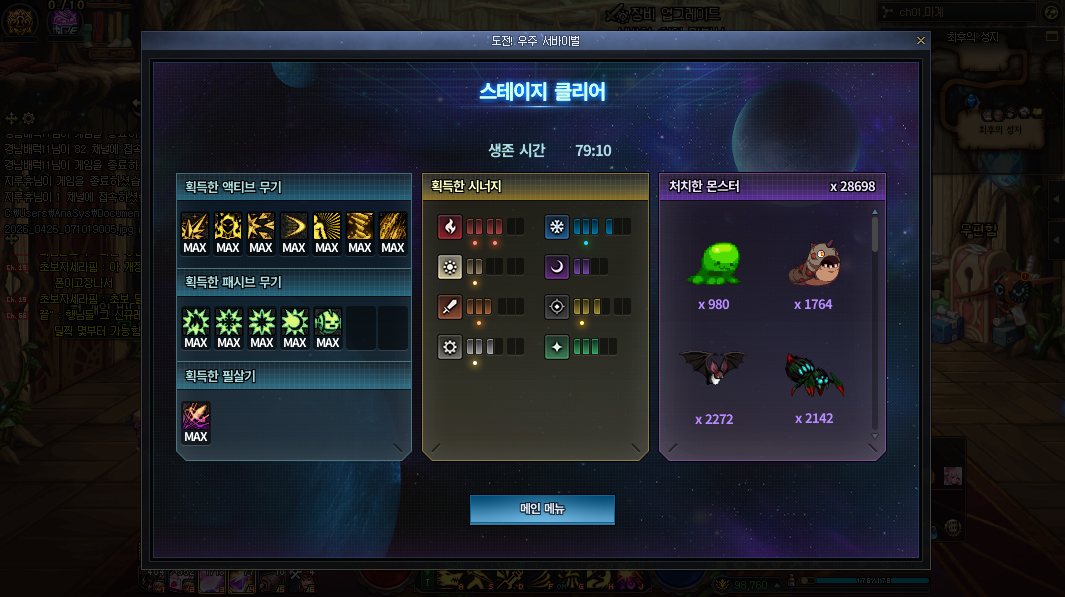Click the gear synergy icon
Viewport: 1065px width, 597px height.
(x=450, y=347)
